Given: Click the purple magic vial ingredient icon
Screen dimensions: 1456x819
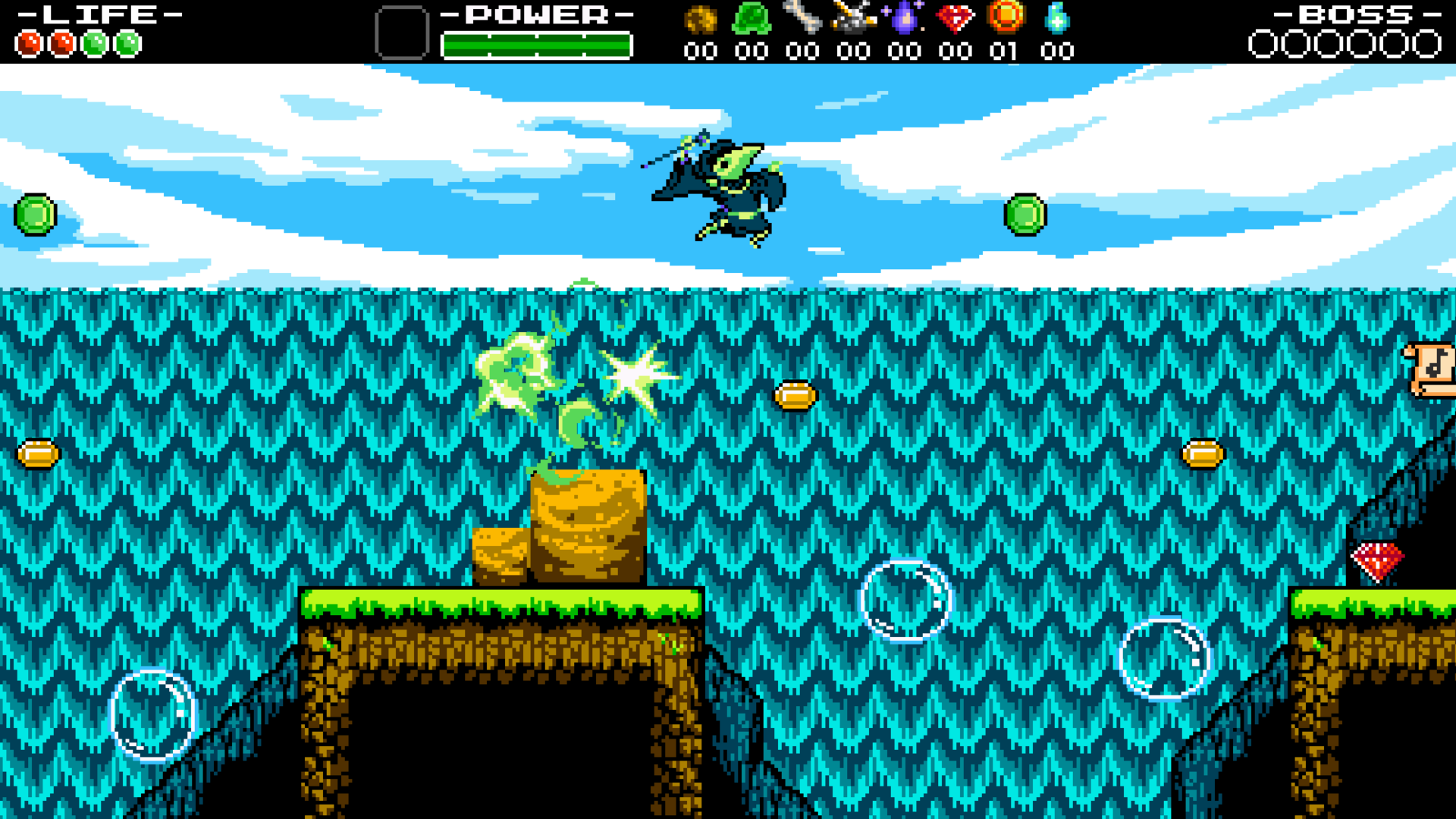Looking at the screenshot, I should click(905, 17).
